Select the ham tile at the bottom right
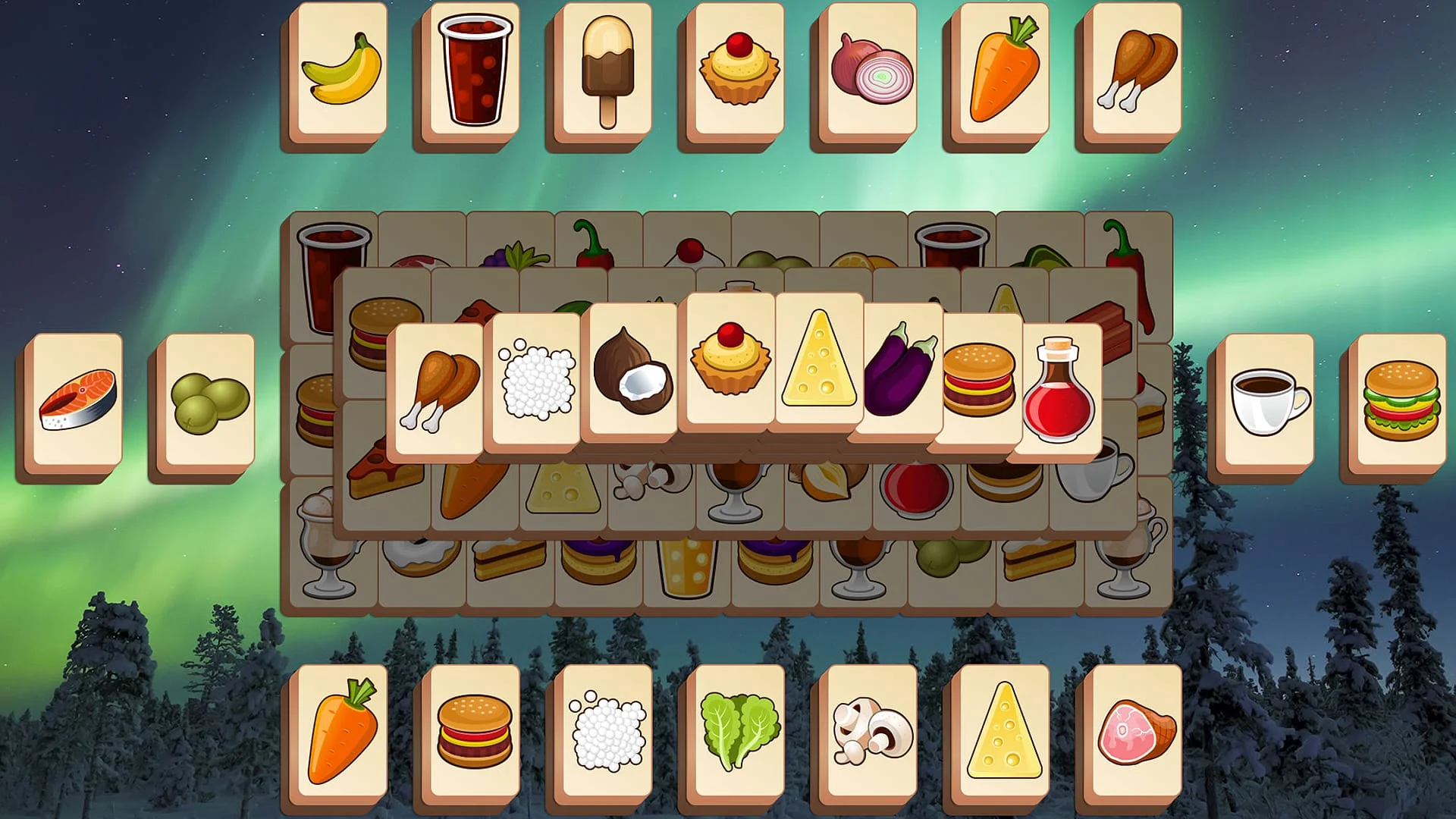 click(x=1130, y=732)
